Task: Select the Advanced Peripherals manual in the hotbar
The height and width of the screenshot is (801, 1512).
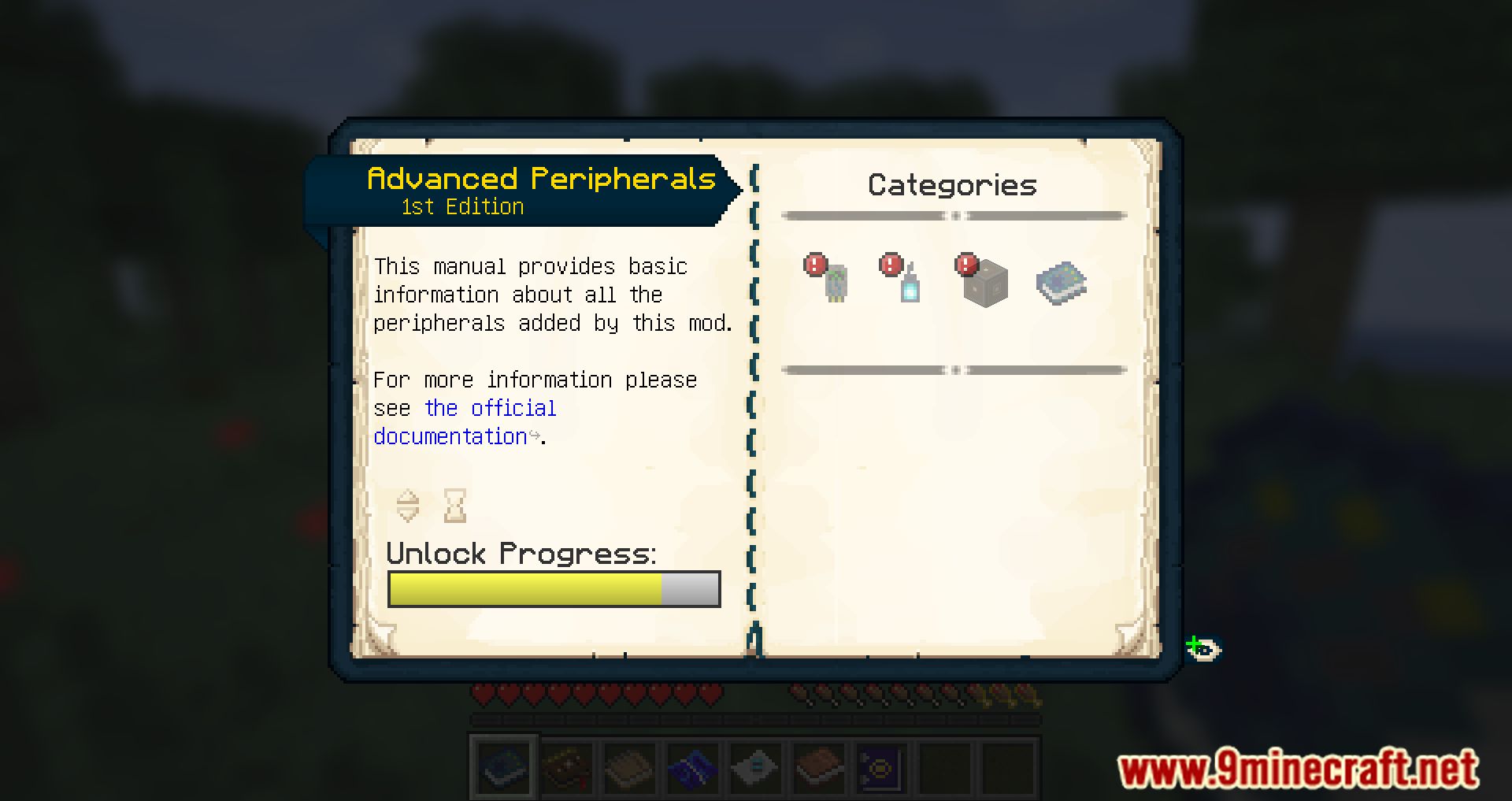Action: tap(504, 766)
